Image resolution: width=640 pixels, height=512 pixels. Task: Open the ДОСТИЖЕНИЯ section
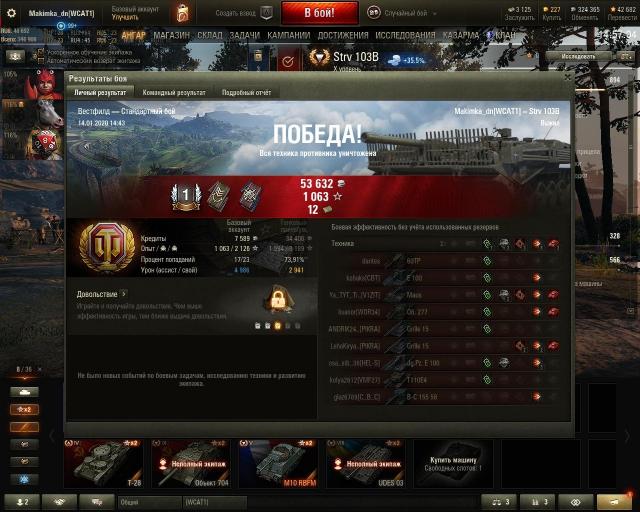[x=343, y=35]
